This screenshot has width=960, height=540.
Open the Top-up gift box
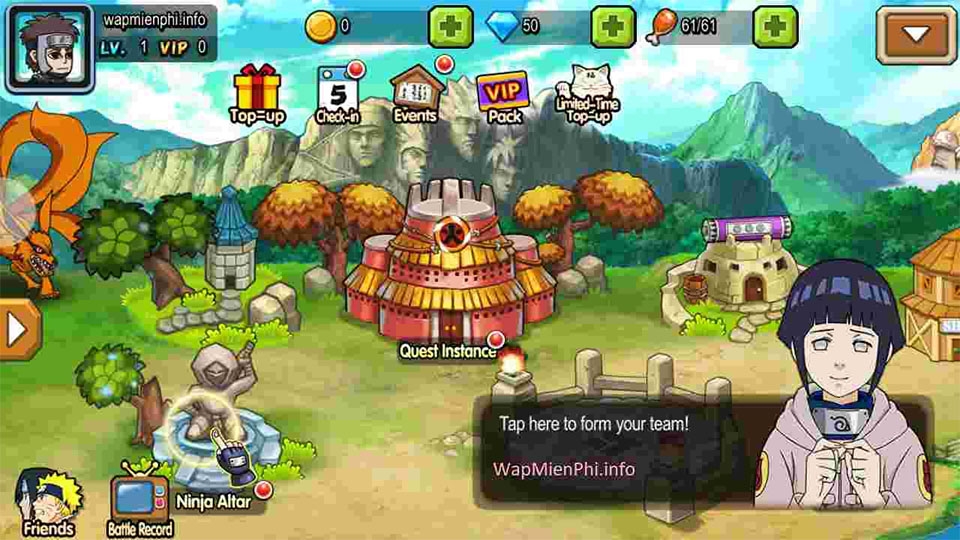(257, 93)
